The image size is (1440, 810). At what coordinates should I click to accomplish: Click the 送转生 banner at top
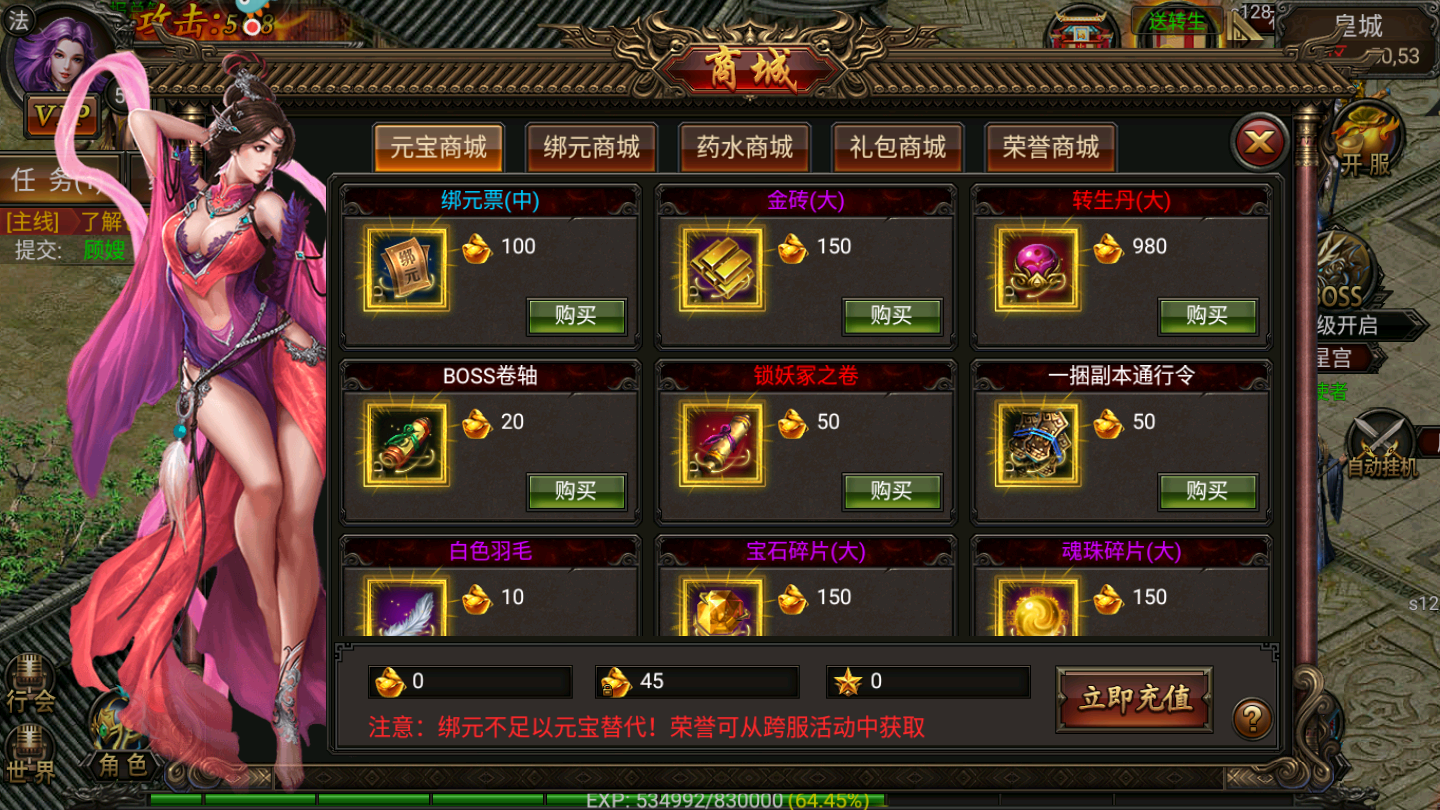click(1178, 22)
